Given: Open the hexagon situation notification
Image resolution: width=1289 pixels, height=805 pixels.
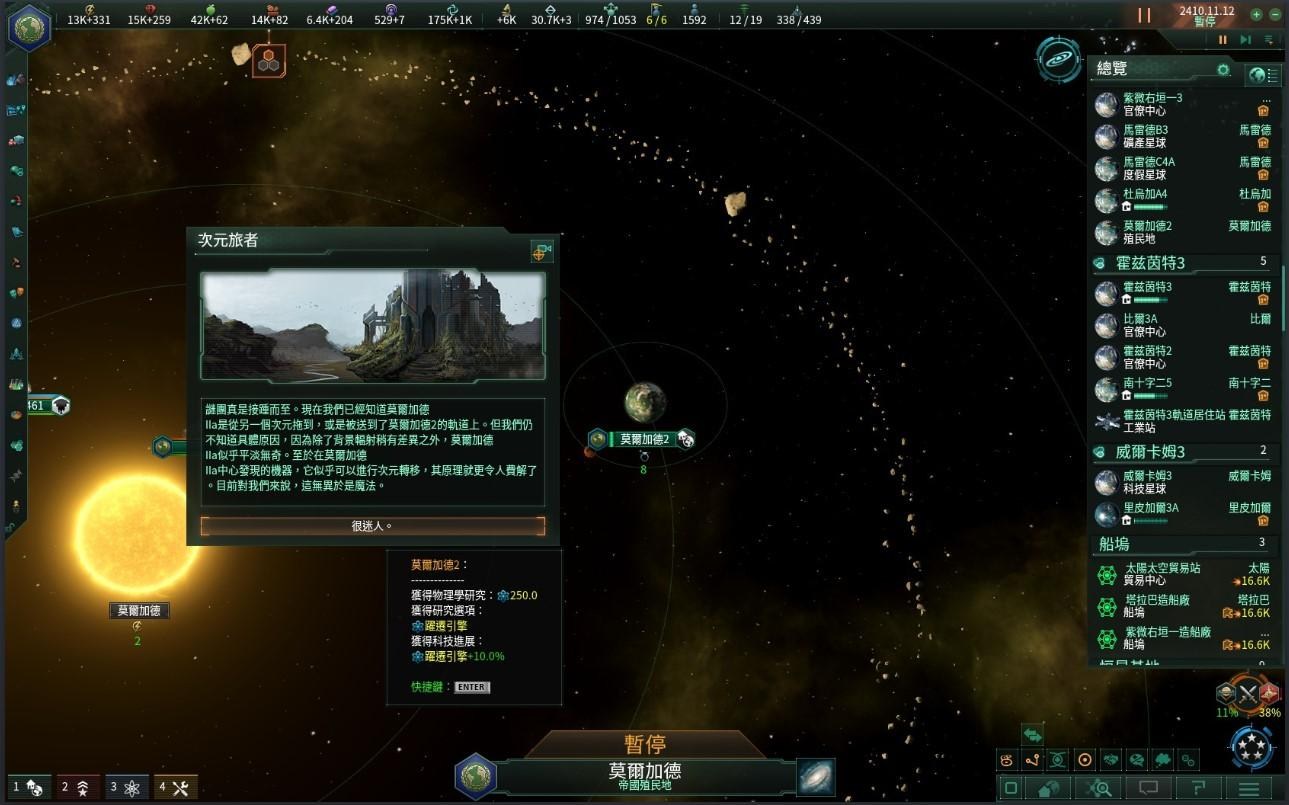Looking at the screenshot, I should [x=268, y=61].
